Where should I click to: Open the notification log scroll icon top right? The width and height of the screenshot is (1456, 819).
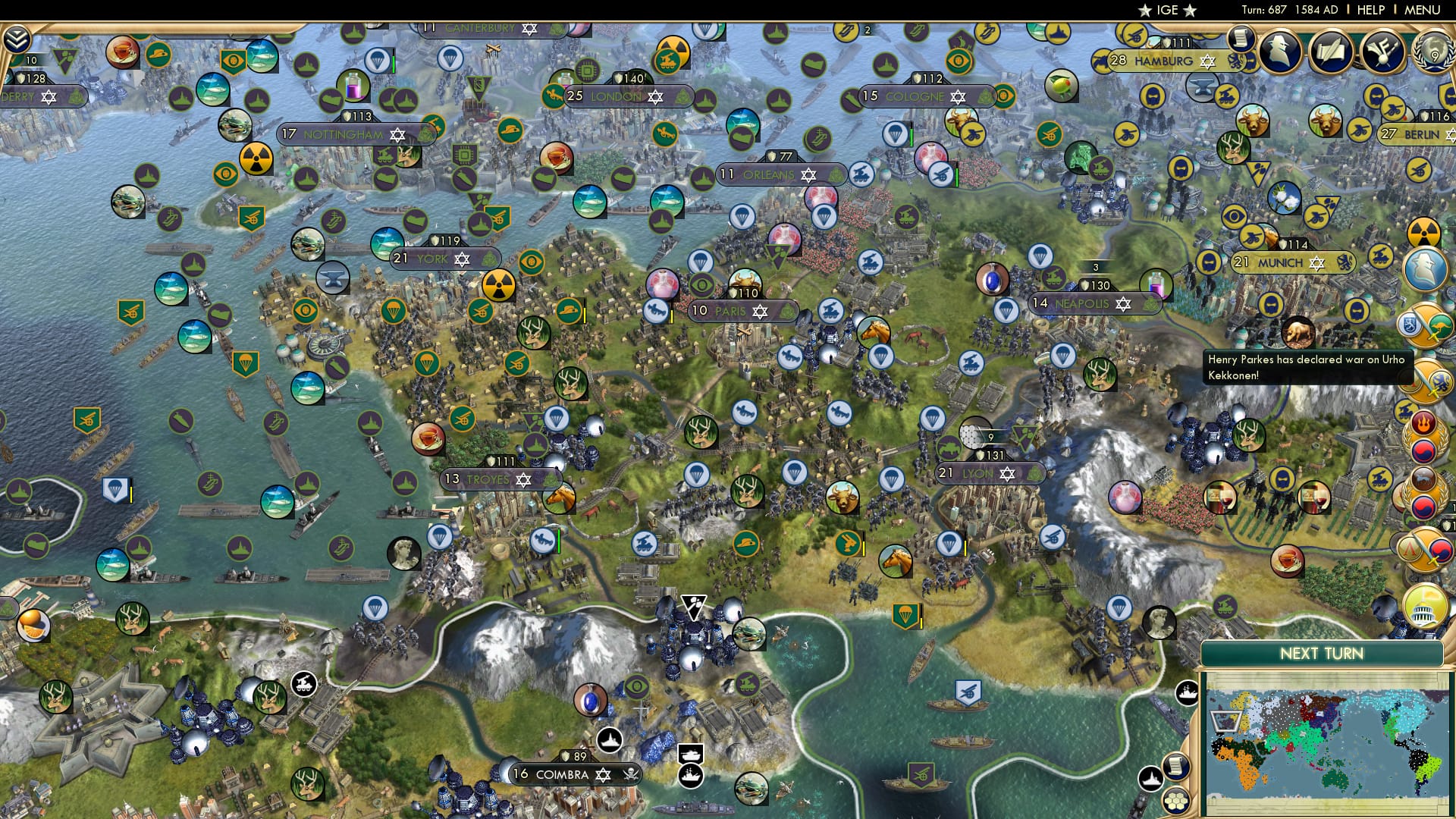(1242, 40)
